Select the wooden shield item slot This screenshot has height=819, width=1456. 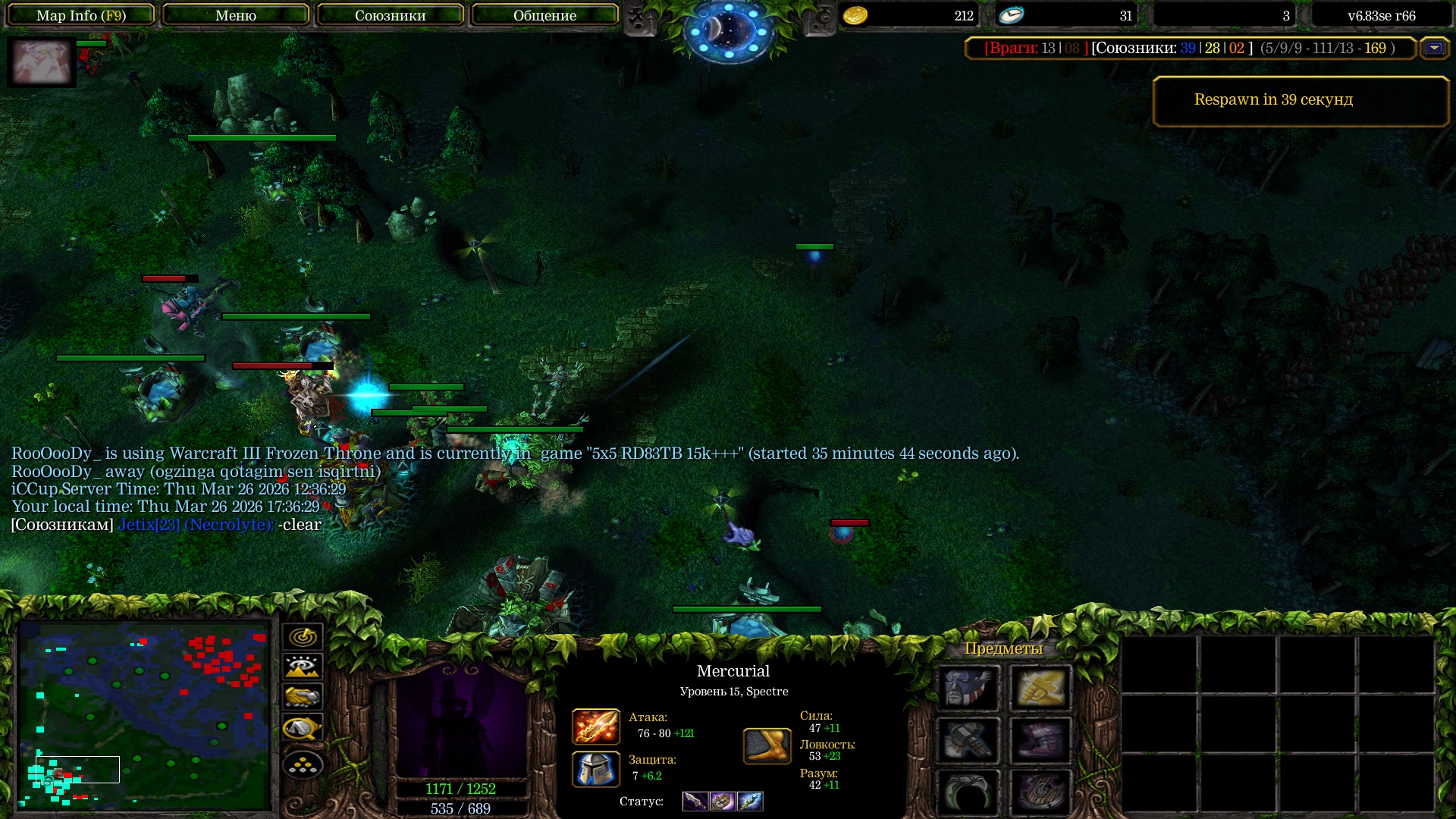point(1040,792)
